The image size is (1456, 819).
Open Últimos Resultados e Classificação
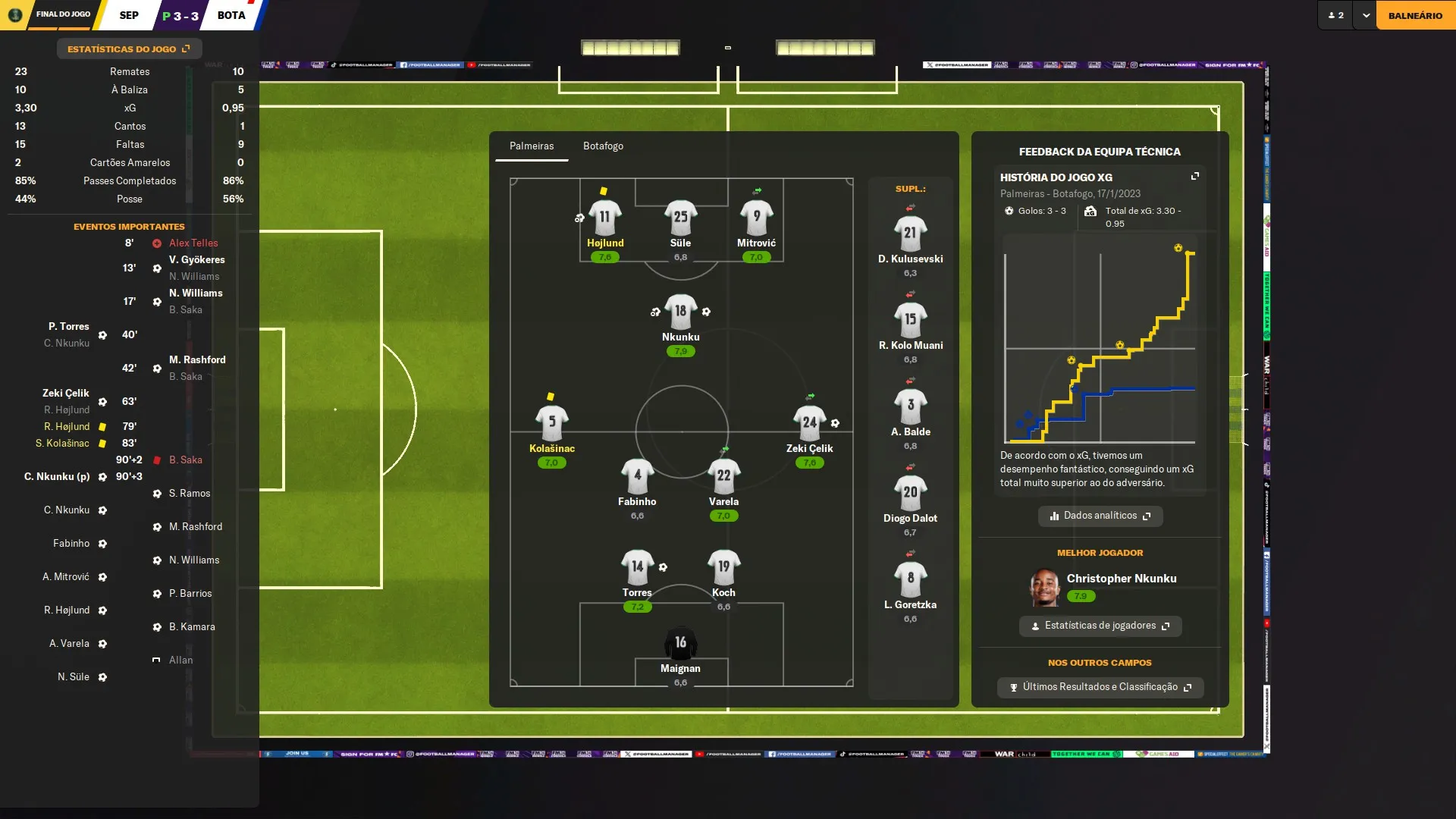(1100, 687)
